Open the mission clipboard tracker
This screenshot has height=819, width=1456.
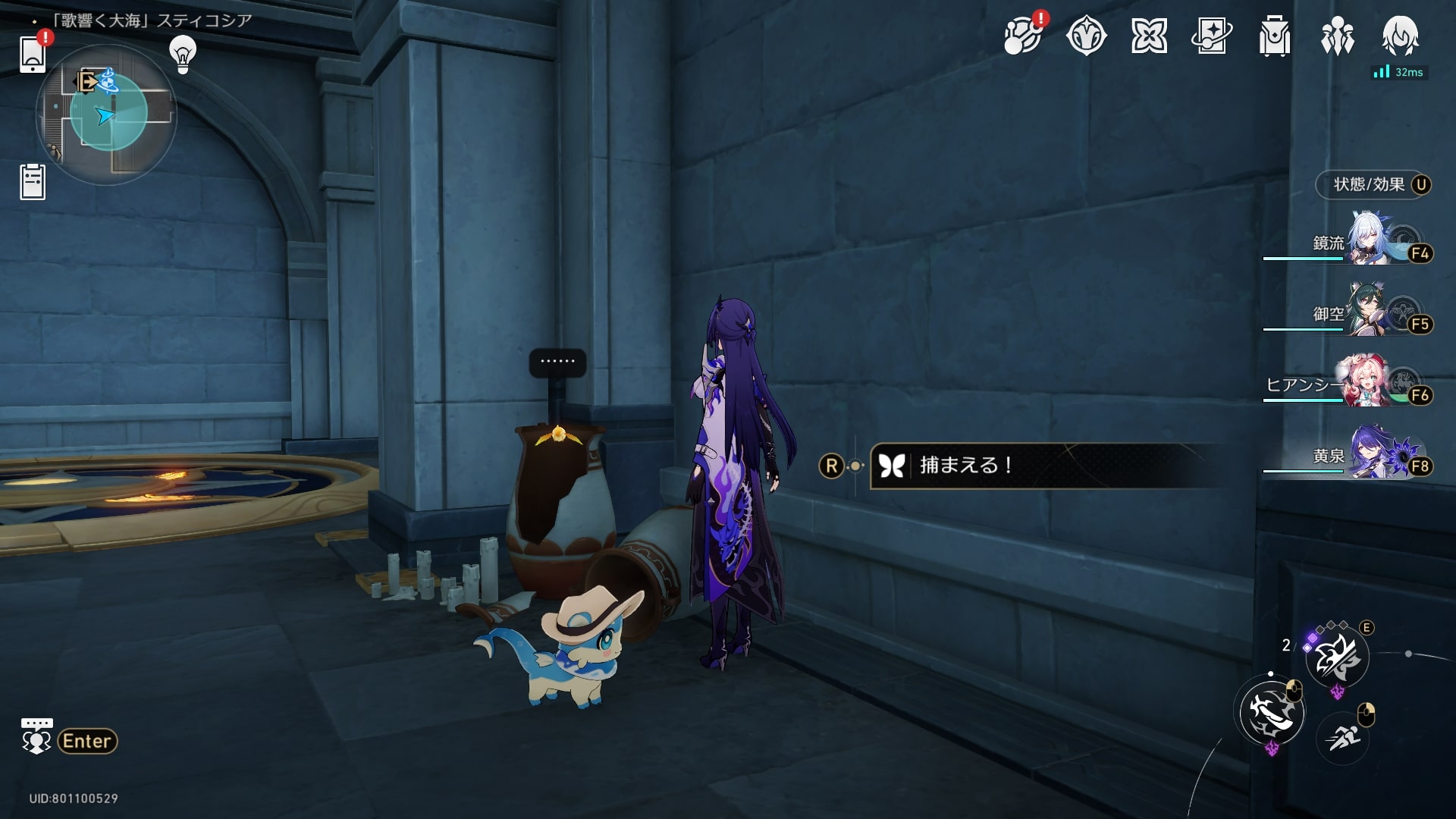tap(33, 182)
